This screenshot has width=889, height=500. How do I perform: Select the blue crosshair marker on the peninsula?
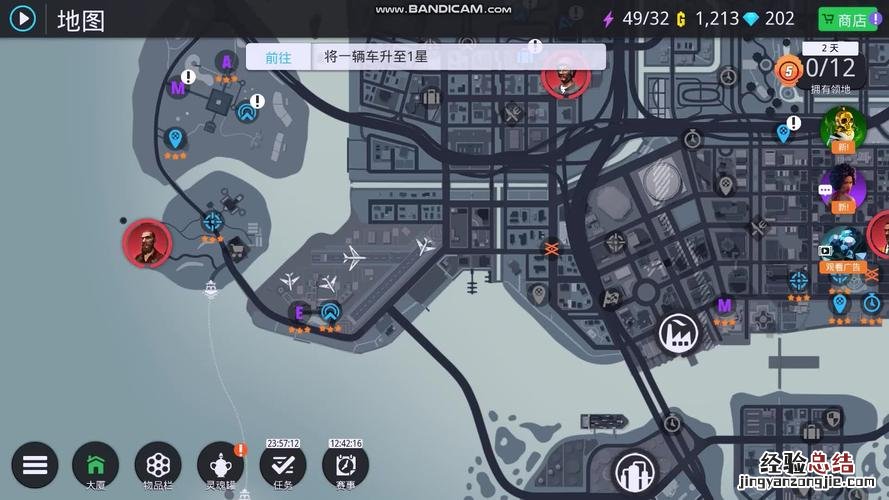tap(212, 222)
